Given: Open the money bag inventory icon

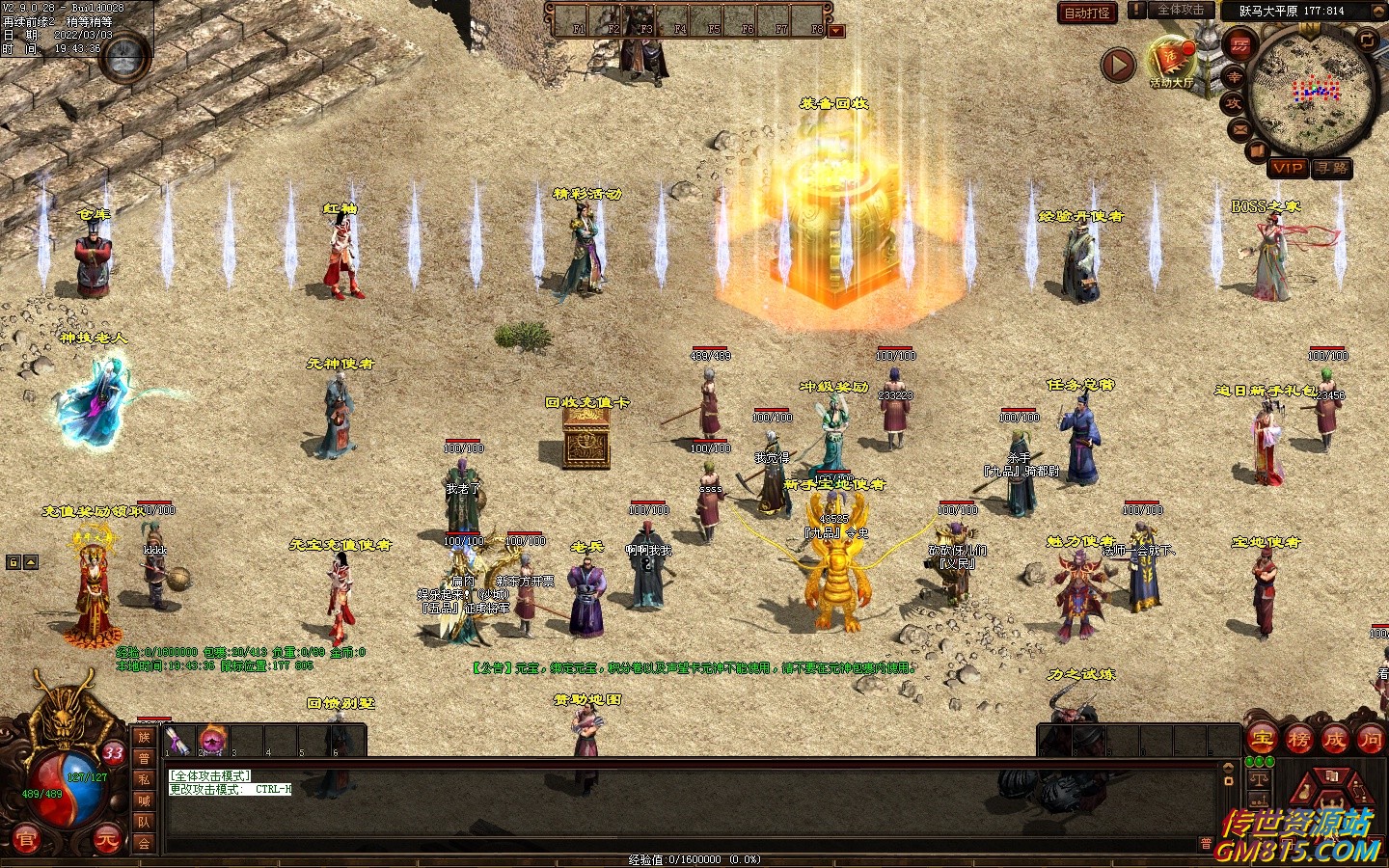Looking at the screenshot, I should 1302,793.
